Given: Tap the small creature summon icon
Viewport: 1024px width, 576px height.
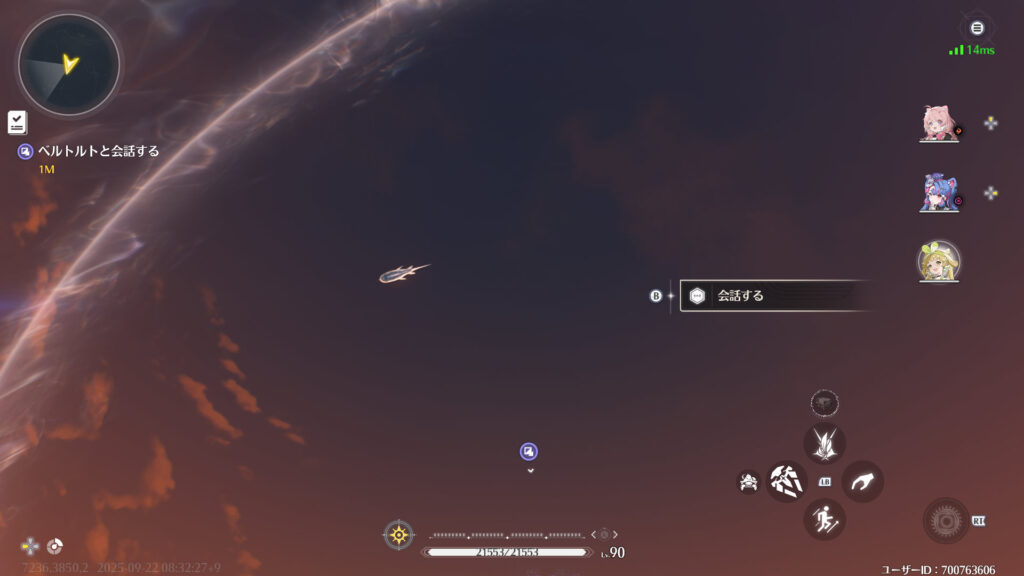Looking at the screenshot, I should click(748, 482).
